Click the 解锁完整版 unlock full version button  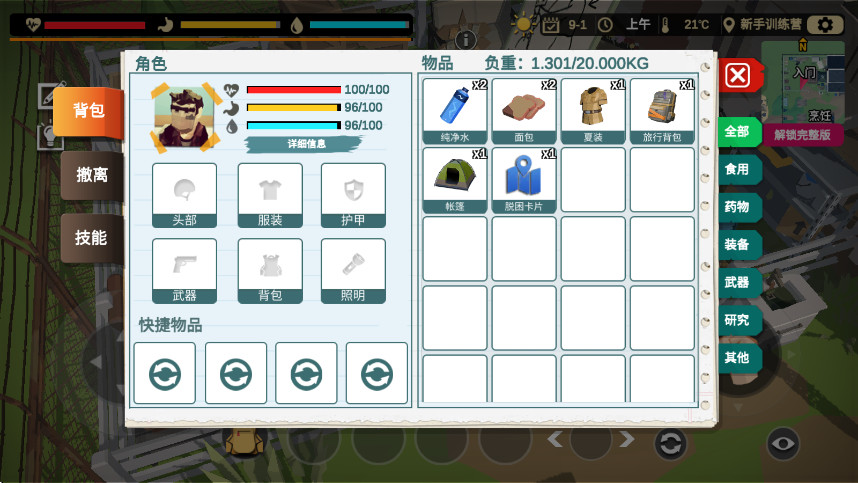(x=802, y=135)
